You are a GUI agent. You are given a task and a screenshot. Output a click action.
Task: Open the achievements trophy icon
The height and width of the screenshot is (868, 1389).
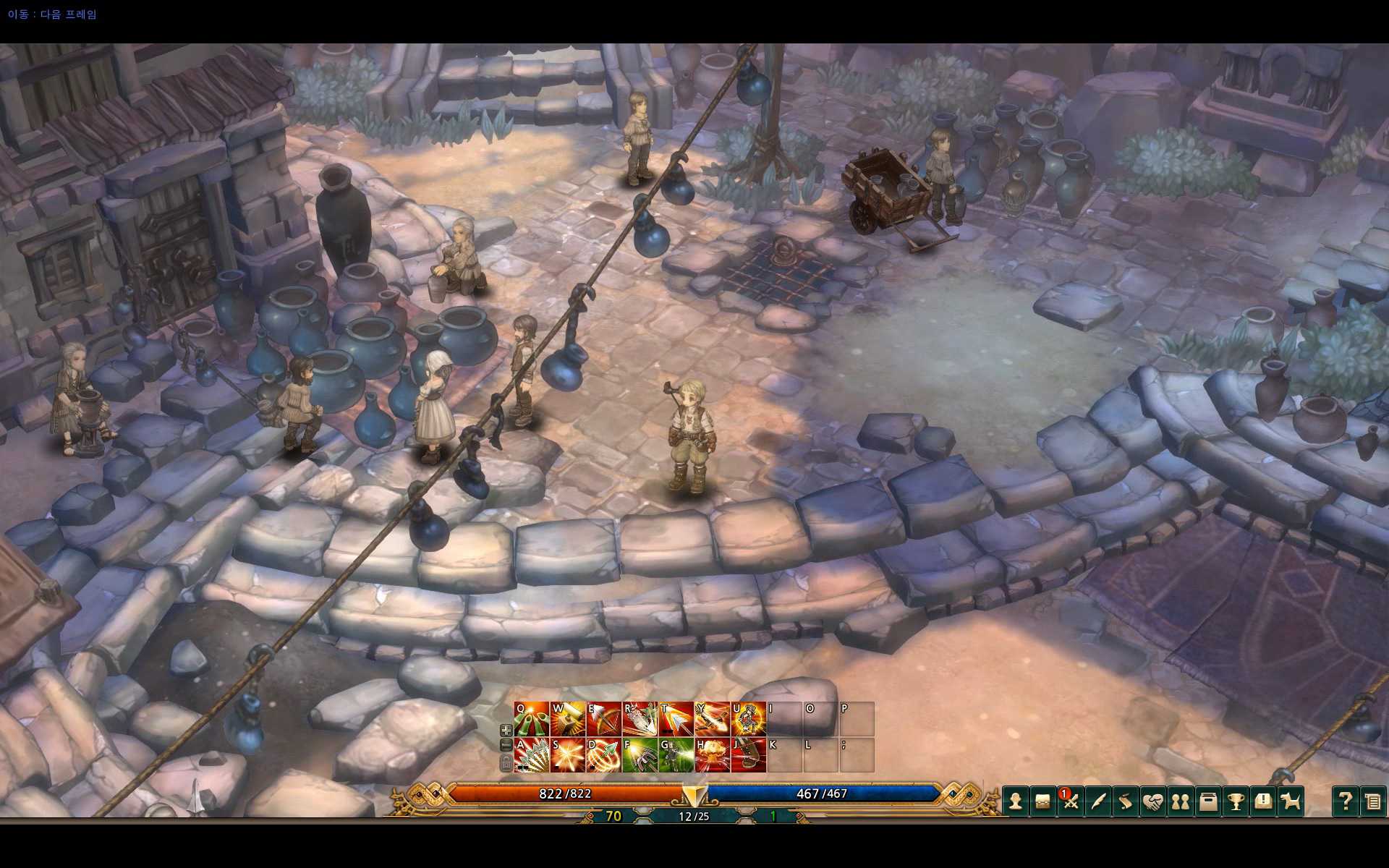click(1234, 801)
